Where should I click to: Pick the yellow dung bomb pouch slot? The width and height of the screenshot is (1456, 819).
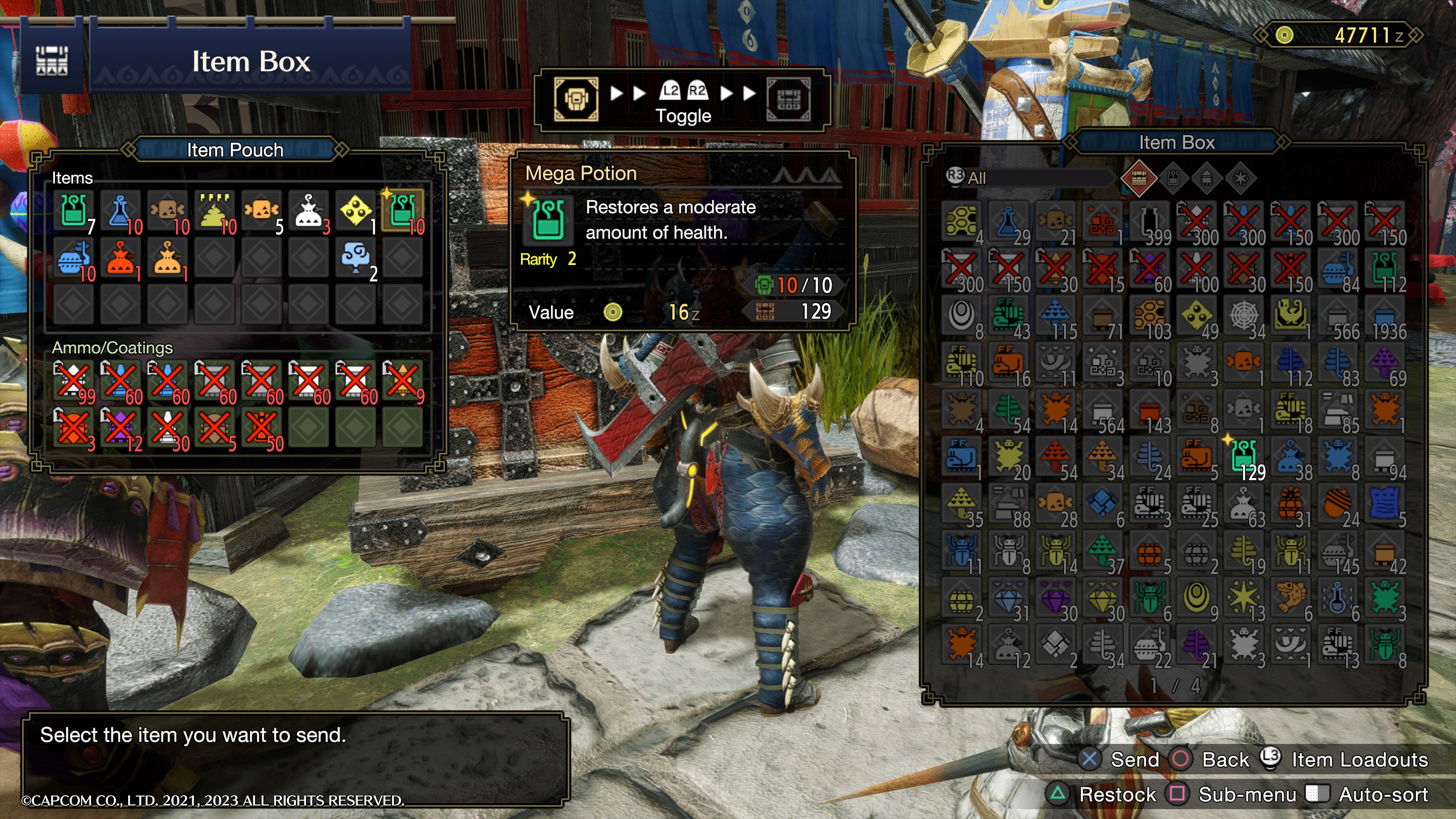tap(215, 212)
